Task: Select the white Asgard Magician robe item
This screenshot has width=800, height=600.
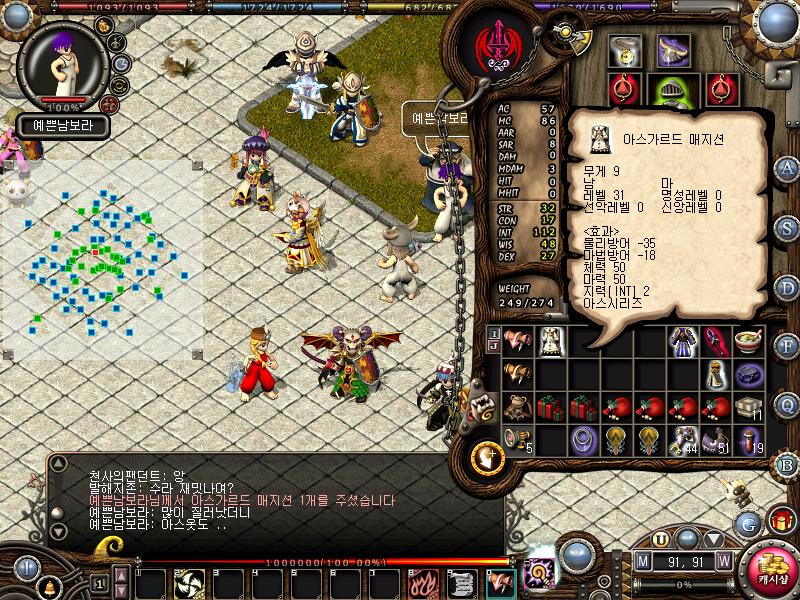Action: (549, 342)
